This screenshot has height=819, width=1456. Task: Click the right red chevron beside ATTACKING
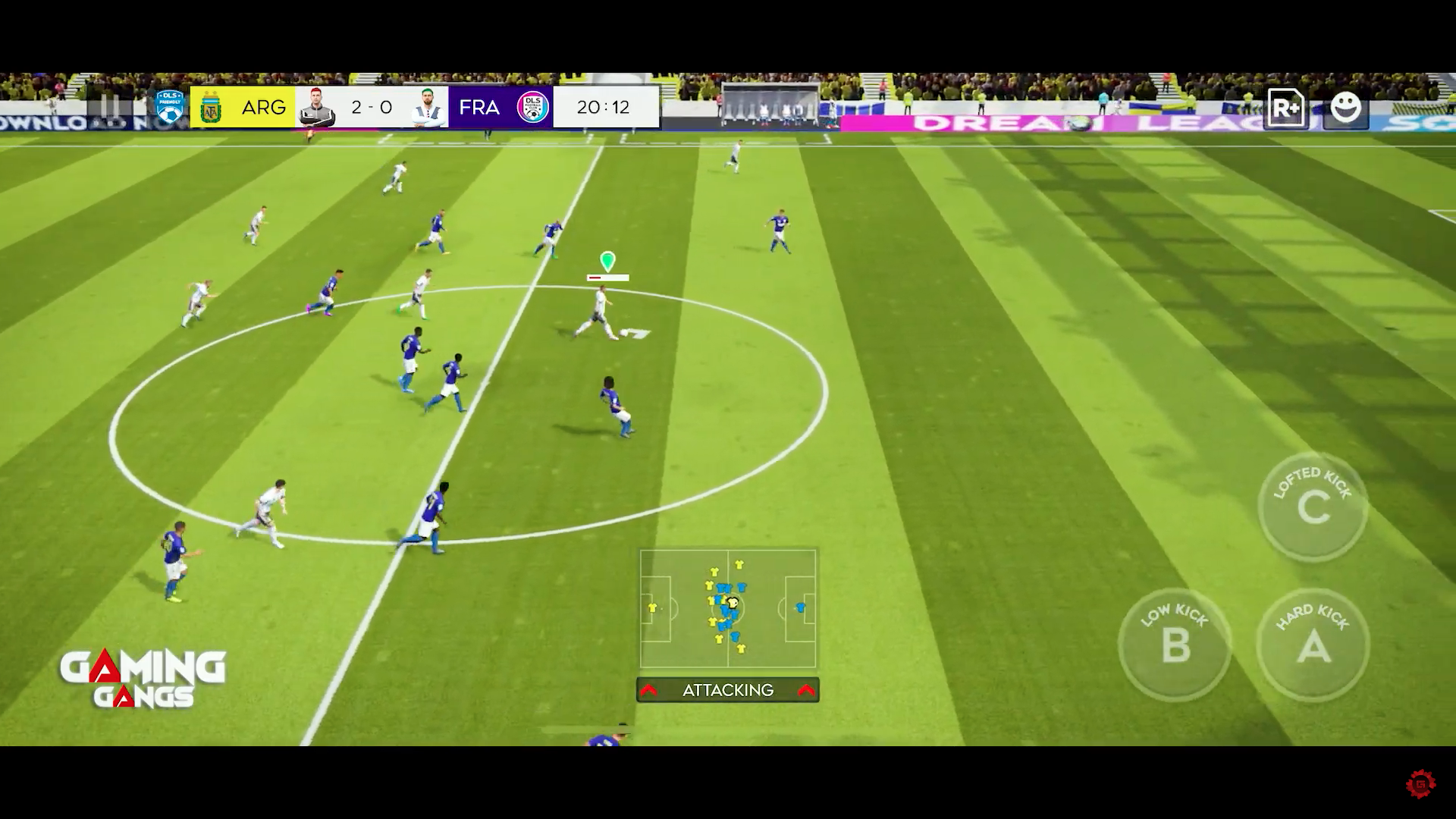coord(805,690)
